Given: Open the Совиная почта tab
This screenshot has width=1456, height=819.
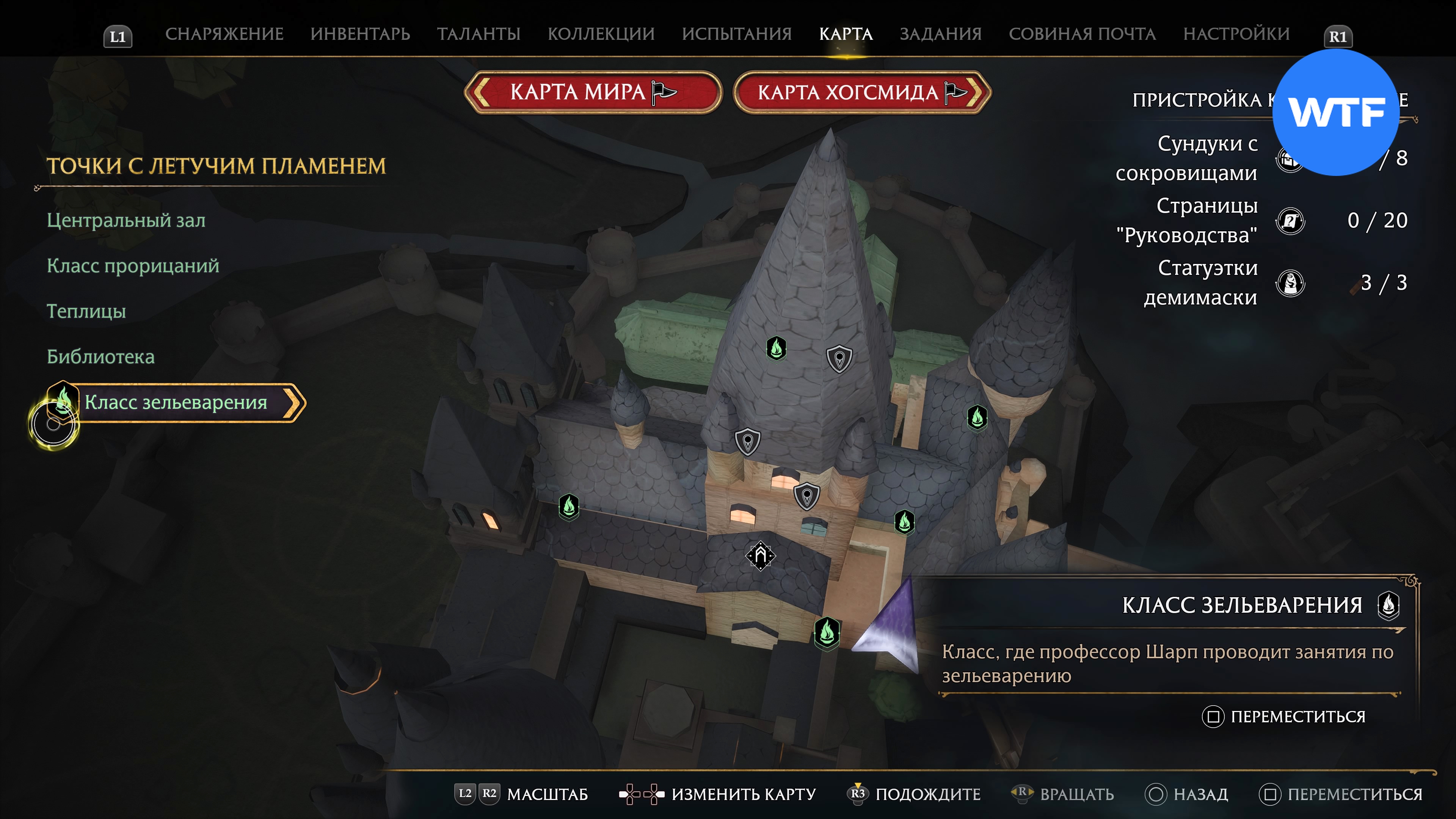Looking at the screenshot, I should [1082, 34].
